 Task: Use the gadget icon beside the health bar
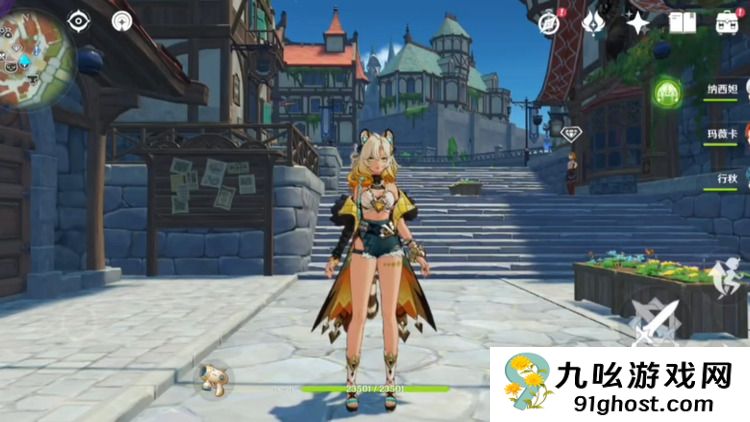[211, 379]
